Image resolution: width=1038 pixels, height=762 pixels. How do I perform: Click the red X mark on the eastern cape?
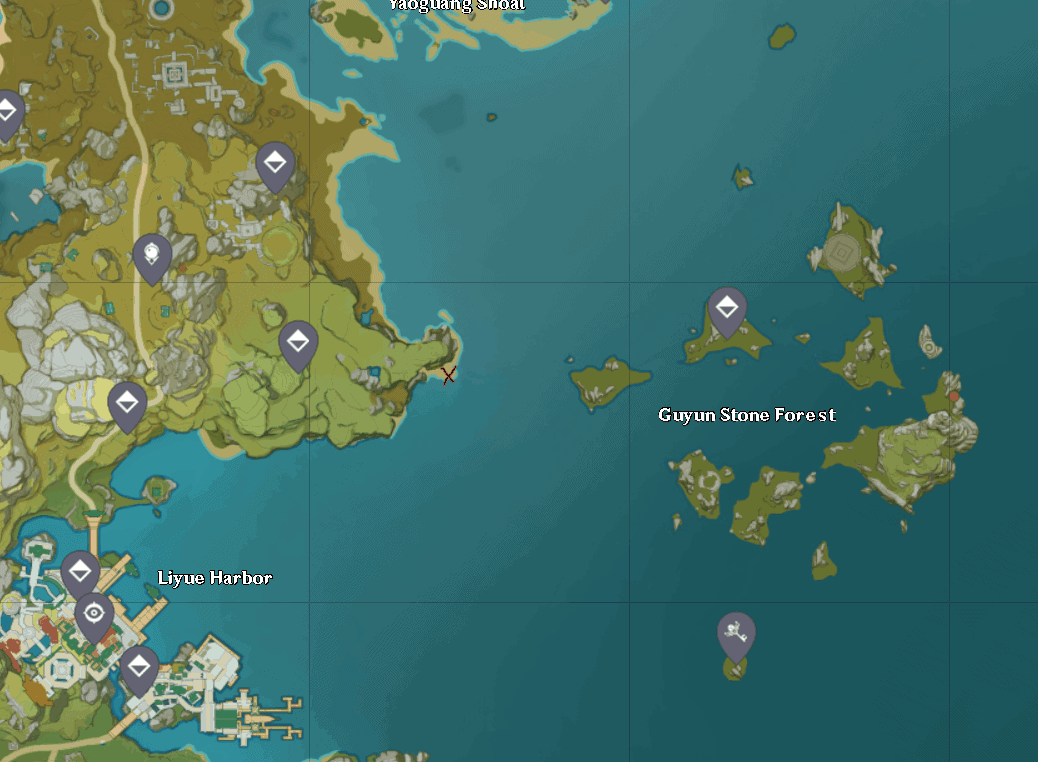click(x=449, y=375)
